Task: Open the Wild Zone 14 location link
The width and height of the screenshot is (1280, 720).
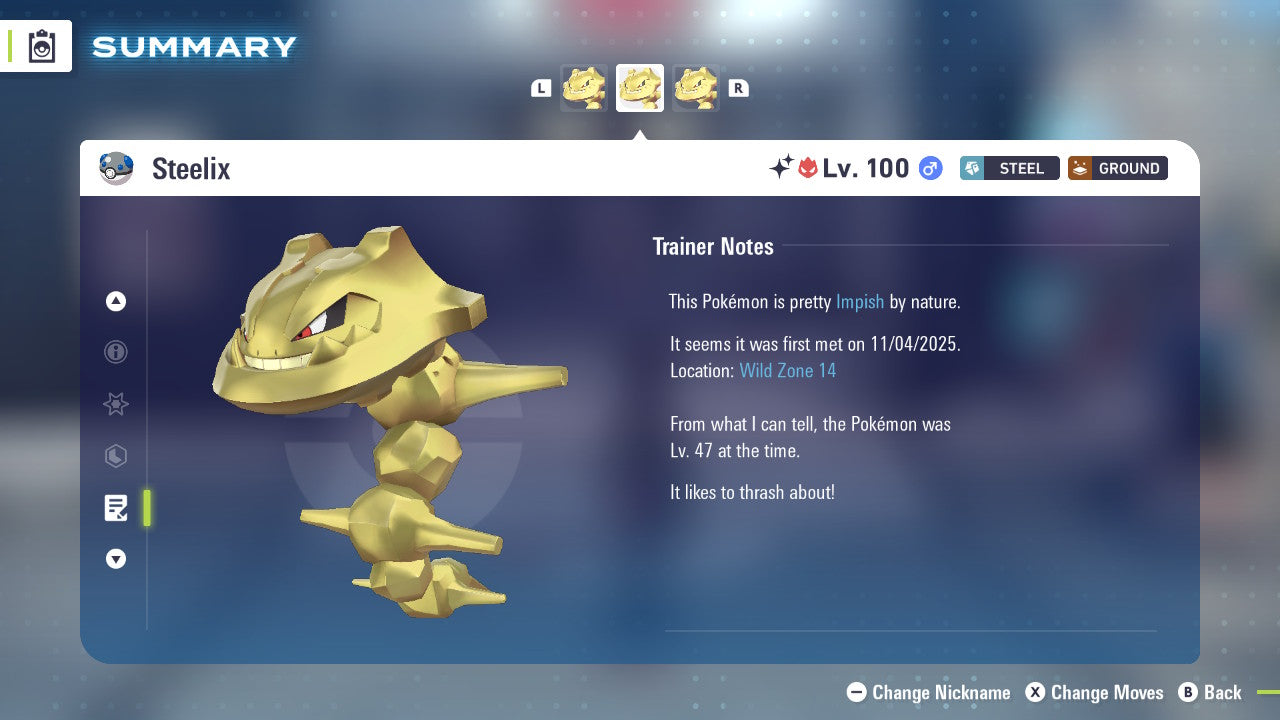Action: coord(788,370)
